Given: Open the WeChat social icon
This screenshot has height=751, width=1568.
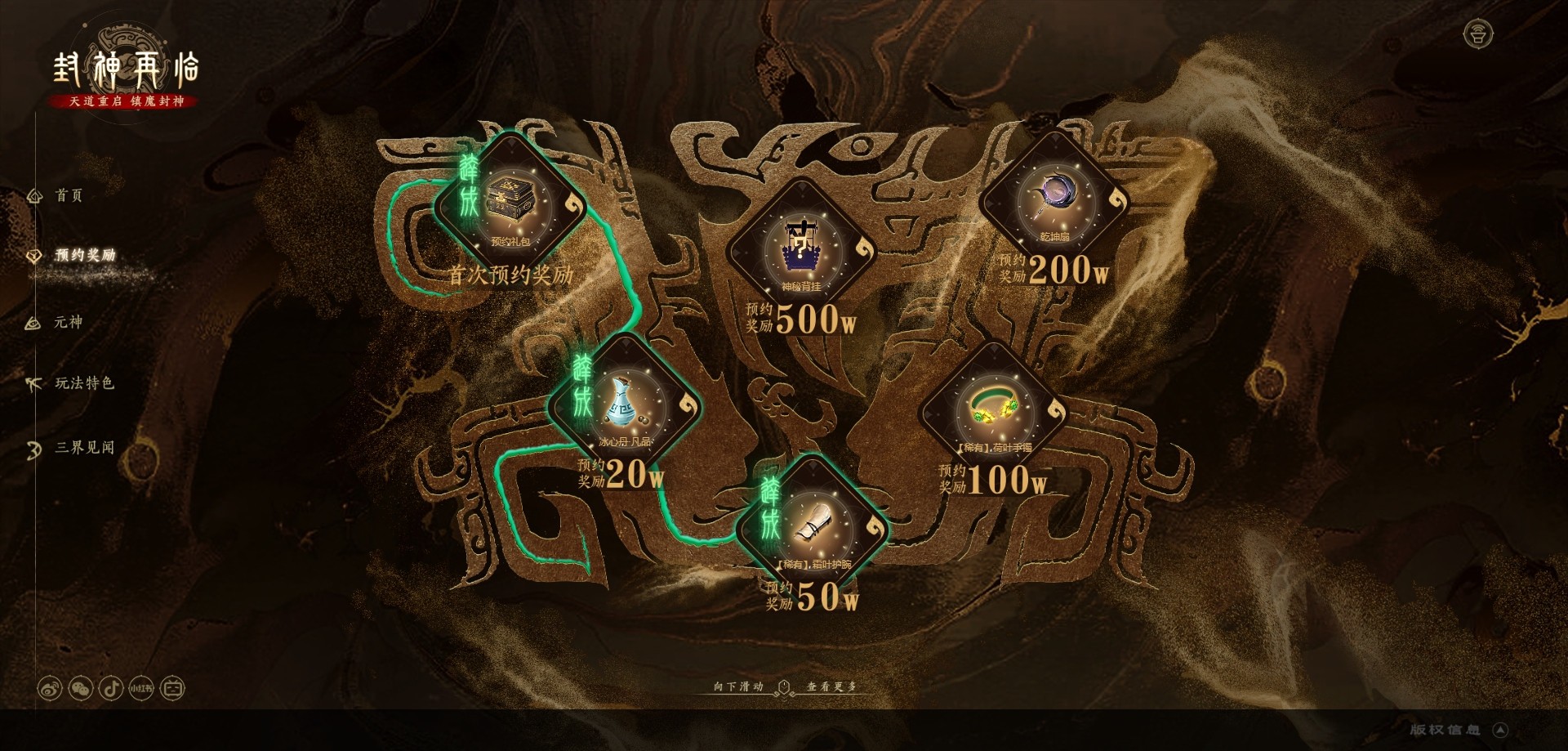Looking at the screenshot, I should tap(81, 688).
